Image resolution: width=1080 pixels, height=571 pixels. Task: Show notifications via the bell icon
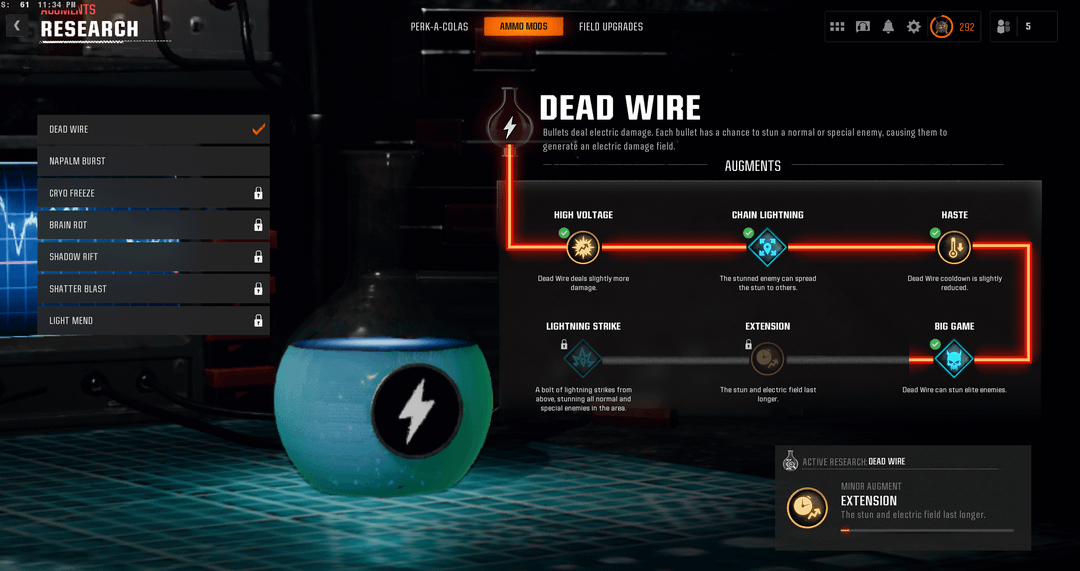888,27
